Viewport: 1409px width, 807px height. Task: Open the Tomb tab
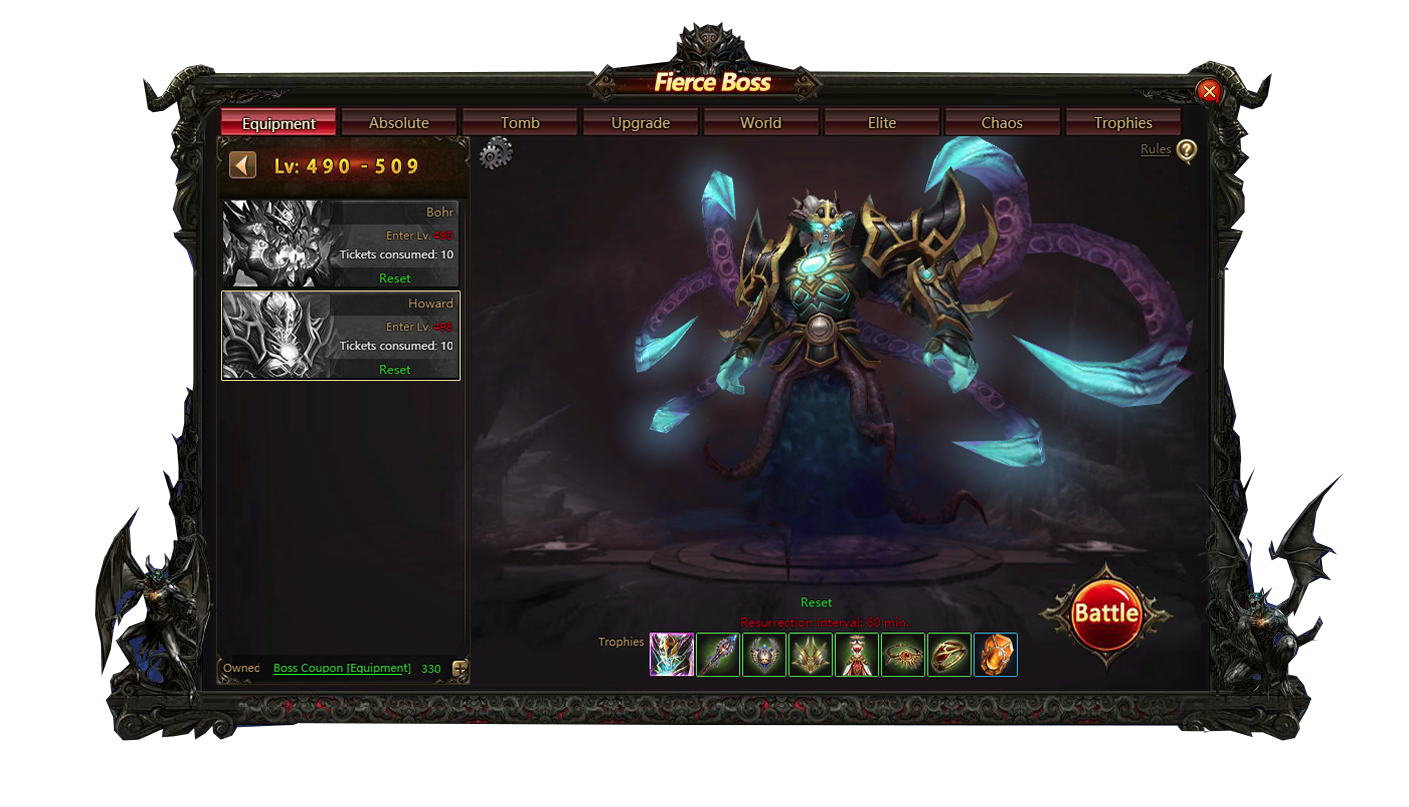(x=520, y=123)
